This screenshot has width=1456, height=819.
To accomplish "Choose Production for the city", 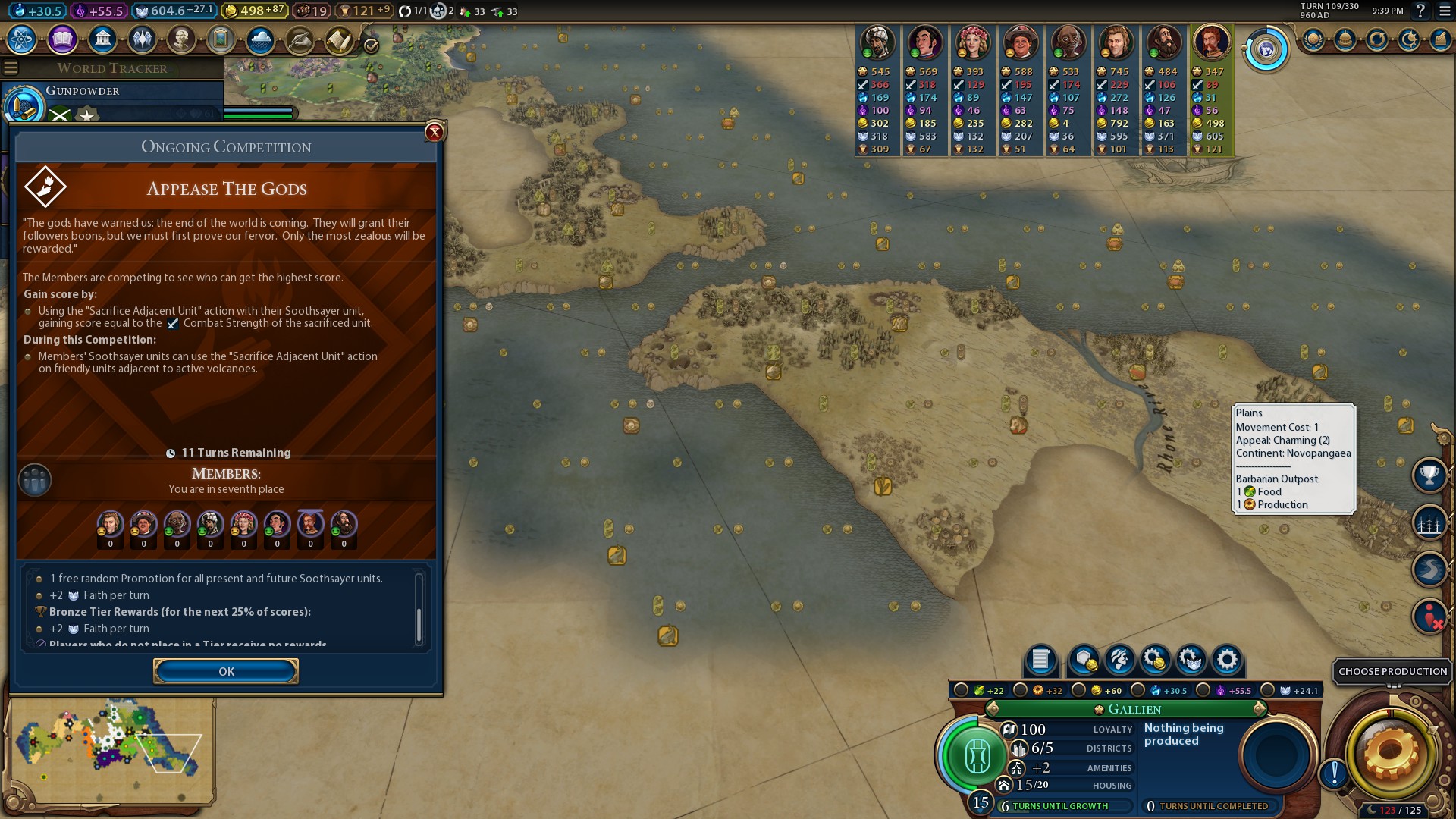I will click(1392, 671).
